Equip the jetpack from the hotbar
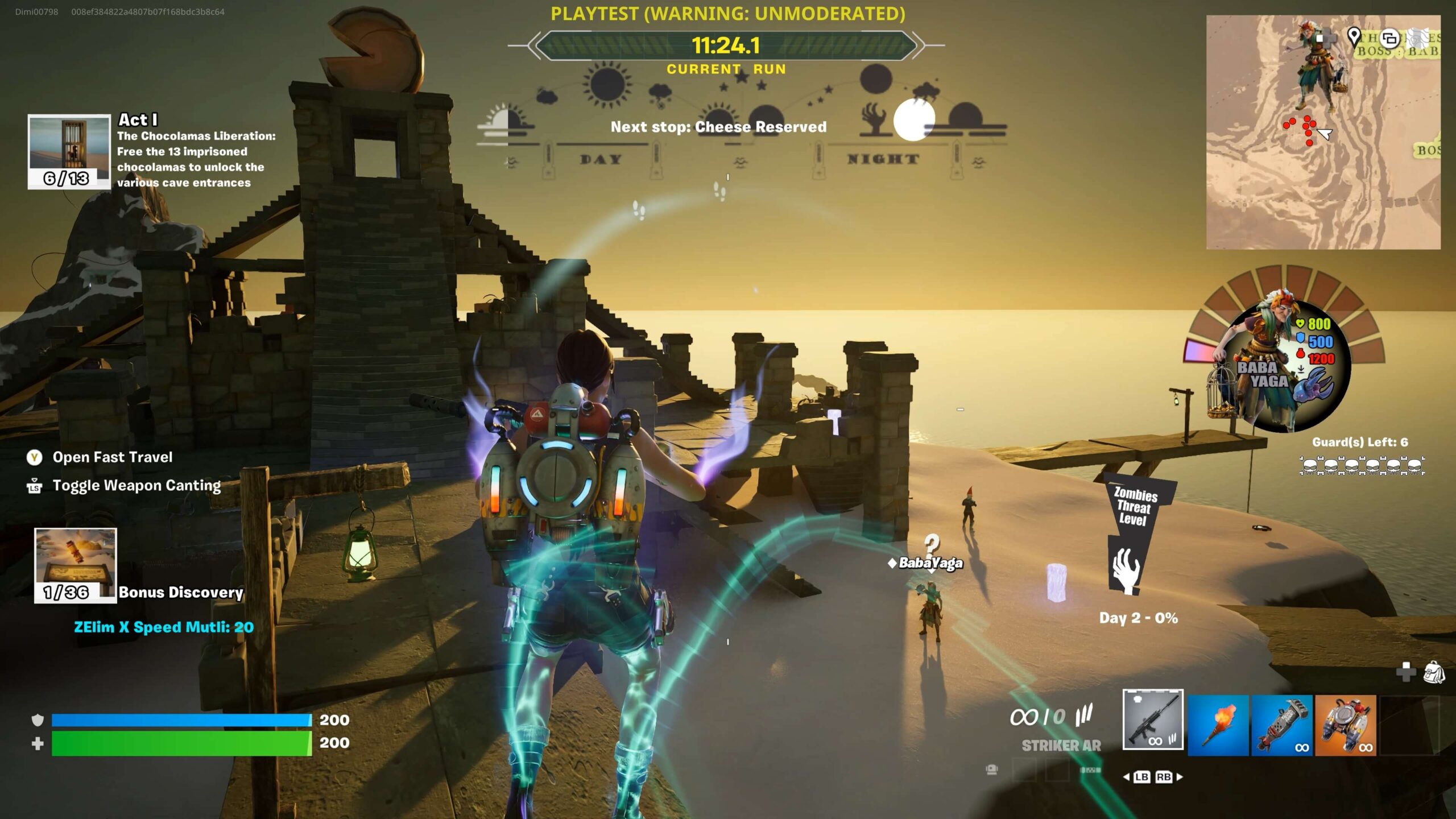The height and width of the screenshot is (819, 1456). [1346, 725]
